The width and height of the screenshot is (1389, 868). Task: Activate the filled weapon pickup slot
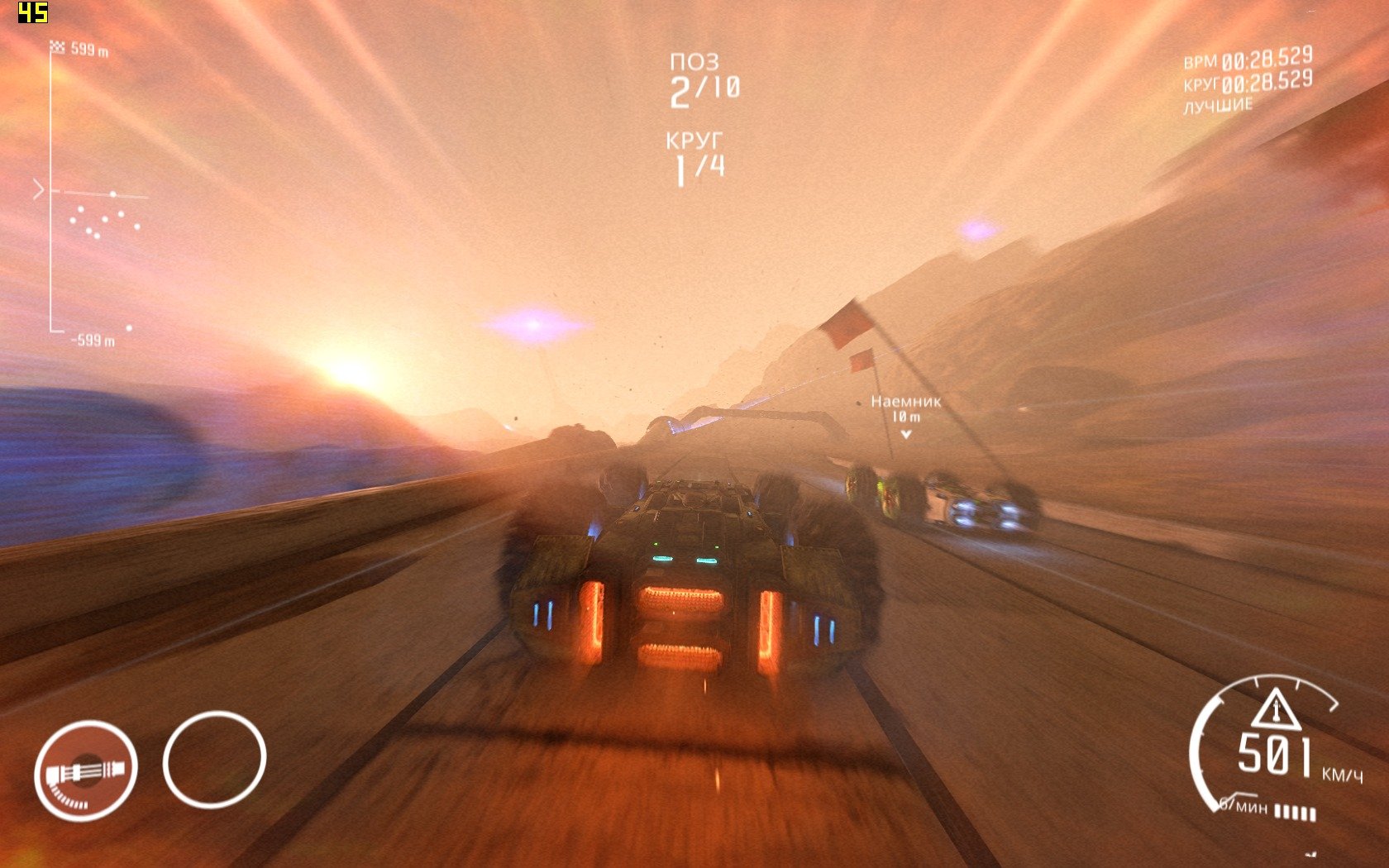point(86,770)
